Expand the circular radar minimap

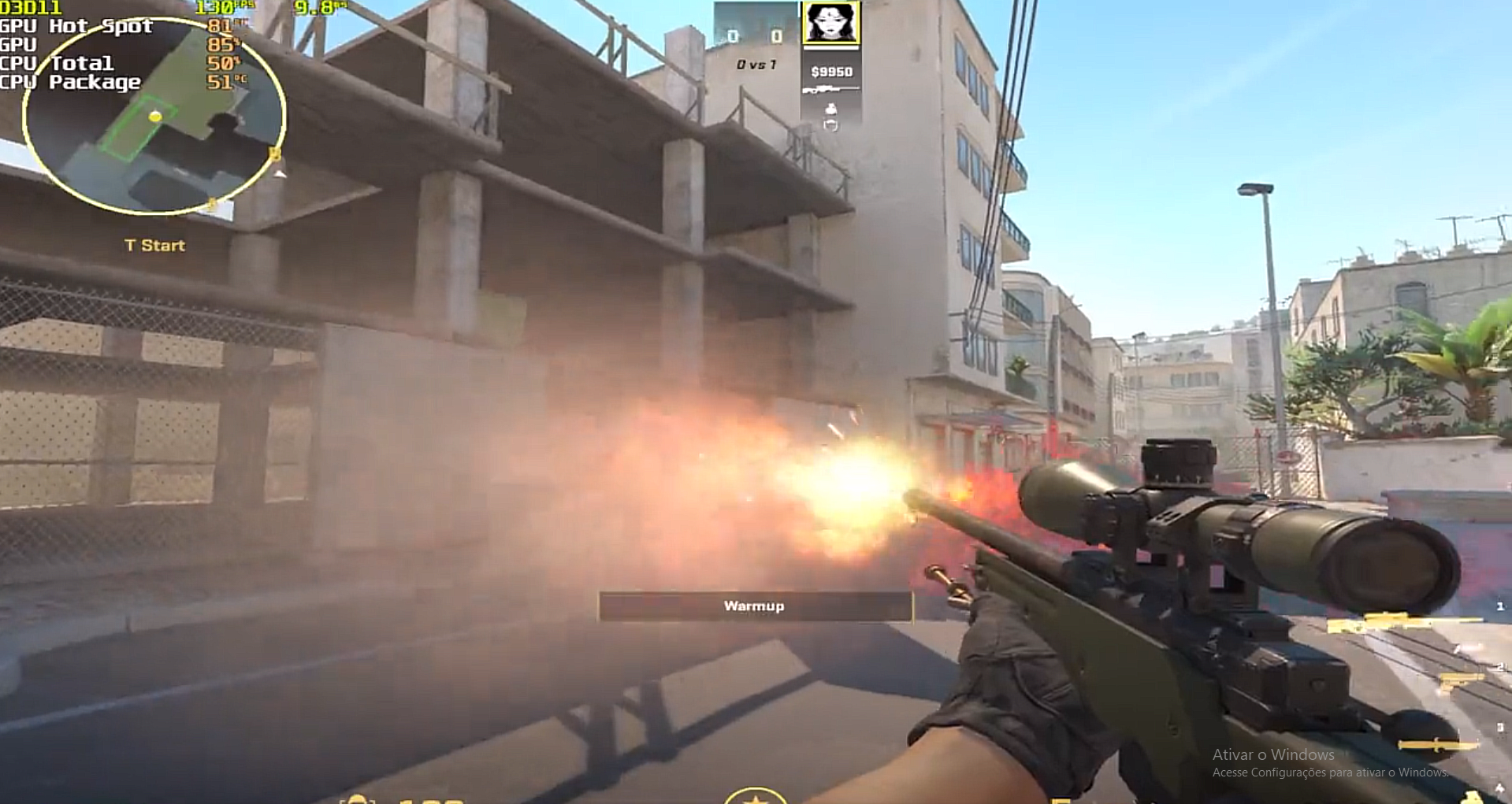pyautogui.click(x=154, y=114)
